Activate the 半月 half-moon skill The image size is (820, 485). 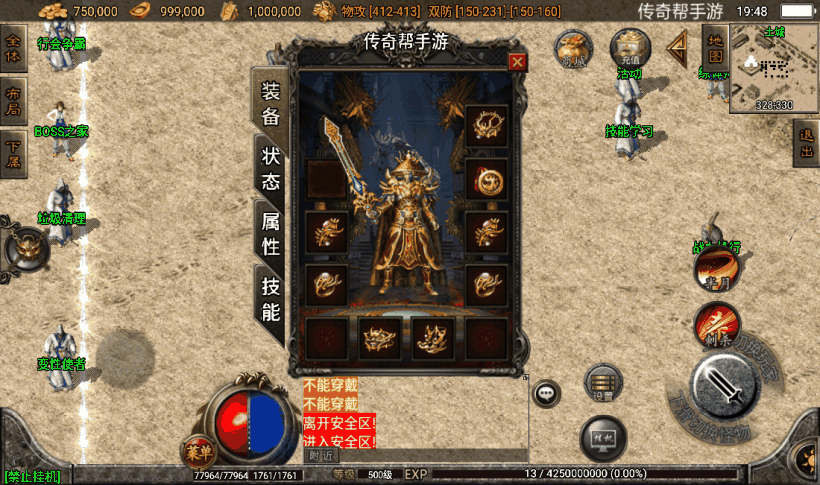click(x=714, y=266)
